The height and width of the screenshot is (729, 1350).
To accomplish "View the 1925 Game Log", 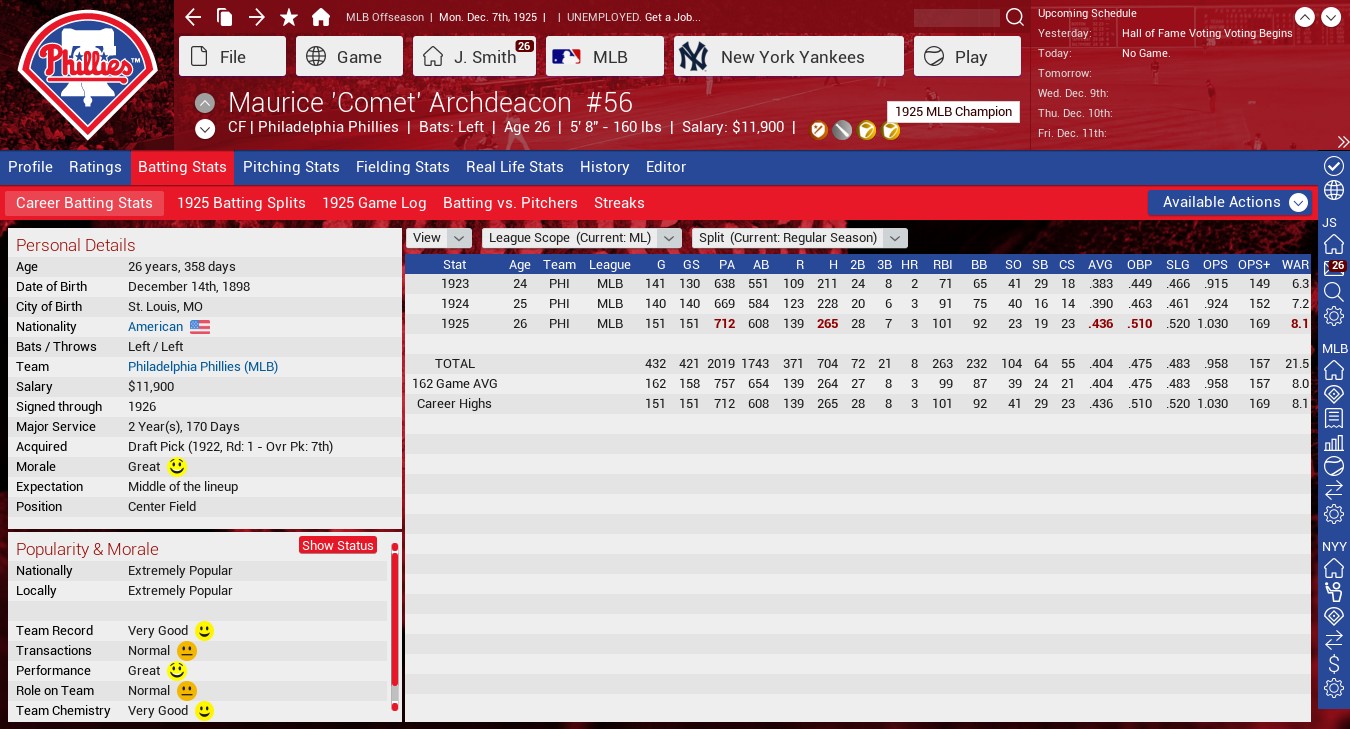I will (374, 203).
